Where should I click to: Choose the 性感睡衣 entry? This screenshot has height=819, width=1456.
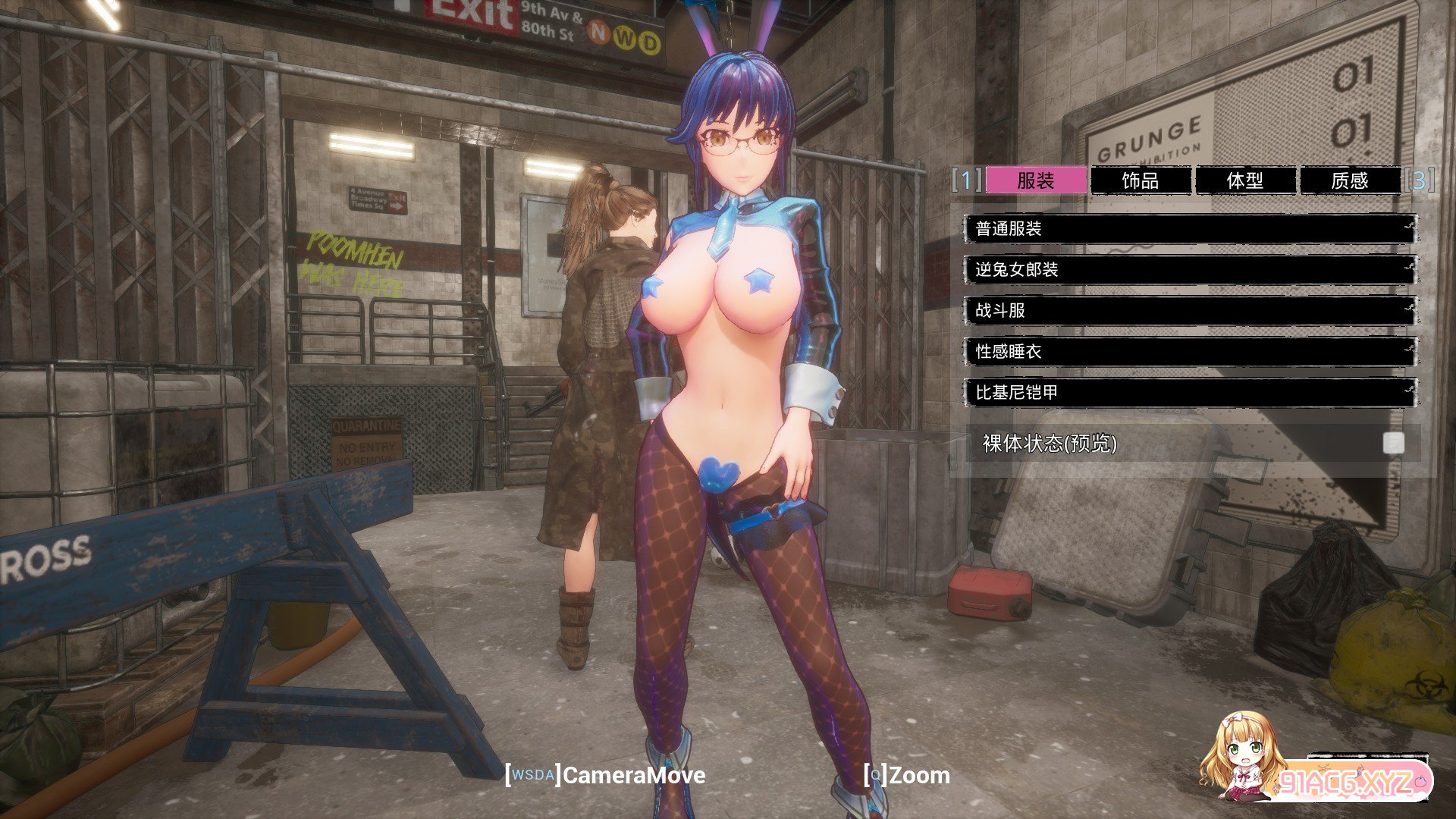tap(1189, 352)
